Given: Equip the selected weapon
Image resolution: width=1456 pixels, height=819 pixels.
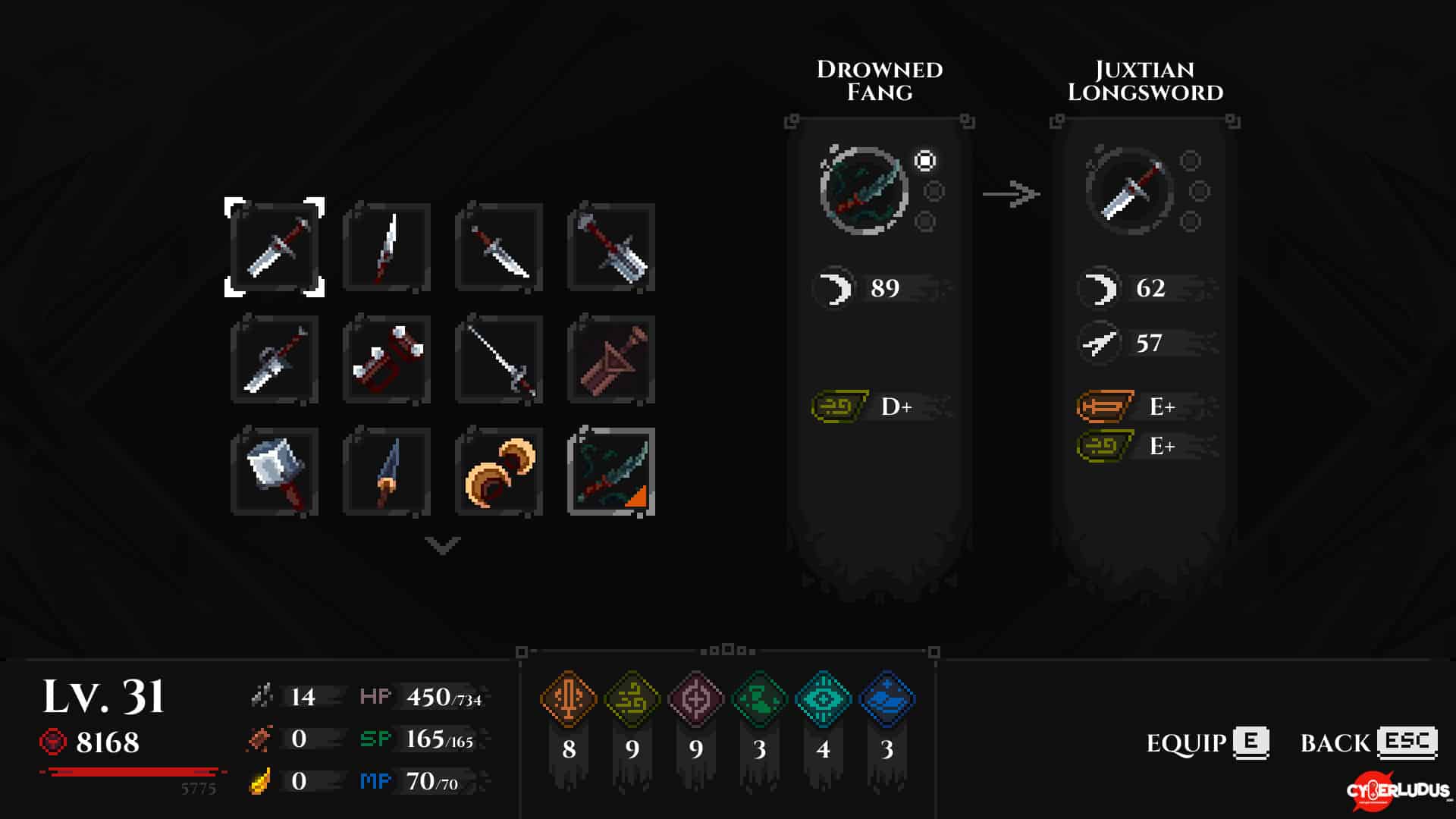Looking at the screenshot, I should pos(1207,742).
